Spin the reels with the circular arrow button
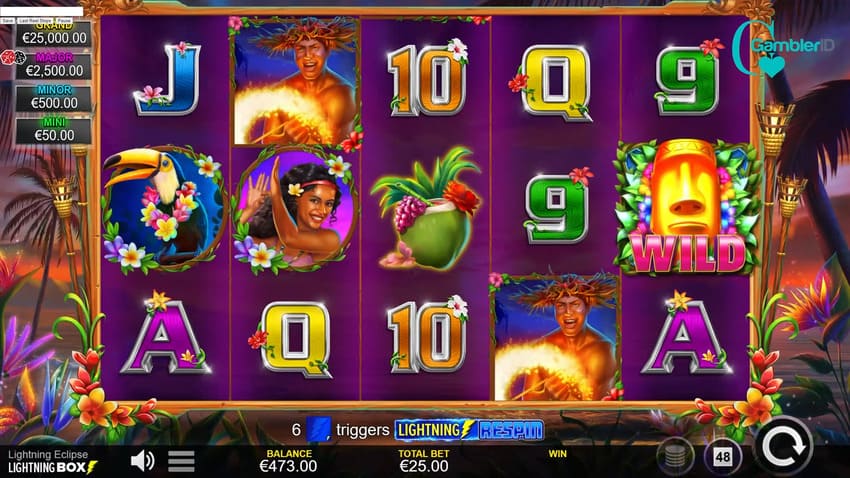Viewport: 850px width, 478px height. pos(783,446)
